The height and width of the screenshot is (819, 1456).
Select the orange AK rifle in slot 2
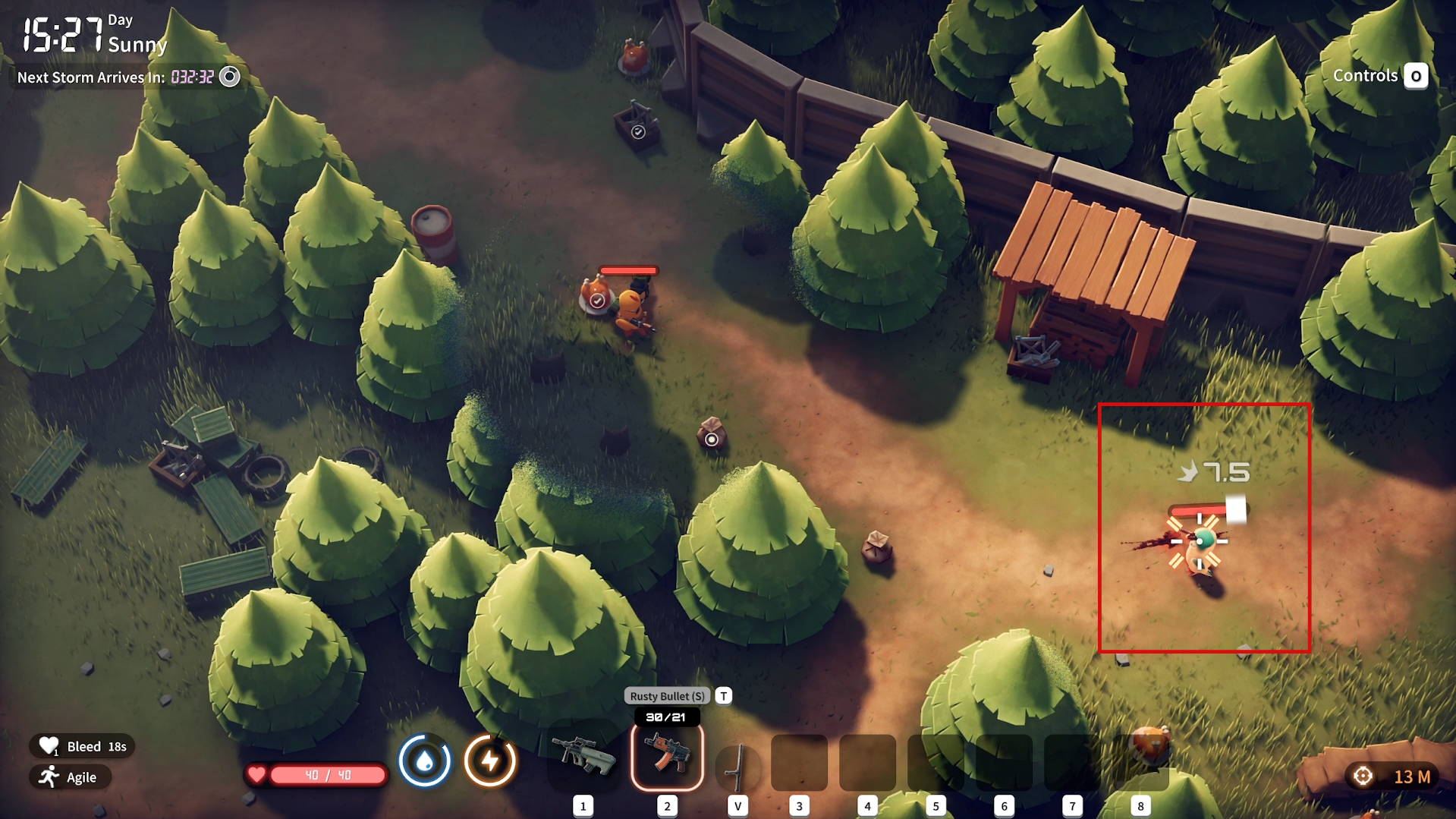pyautogui.click(x=667, y=756)
